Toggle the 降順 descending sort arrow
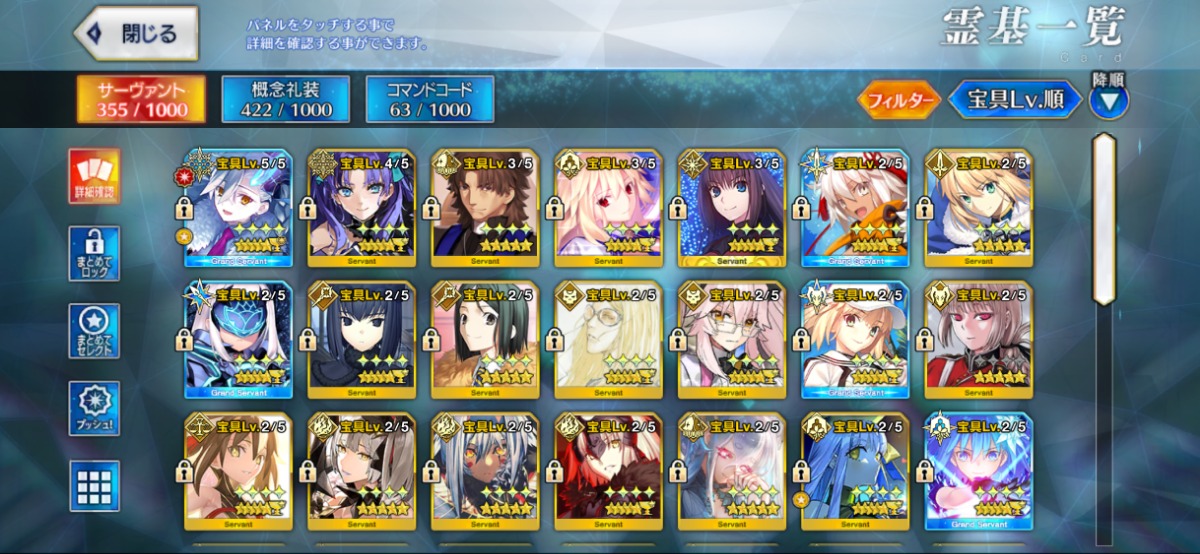Viewport: 1200px width, 554px height. [x=1109, y=100]
